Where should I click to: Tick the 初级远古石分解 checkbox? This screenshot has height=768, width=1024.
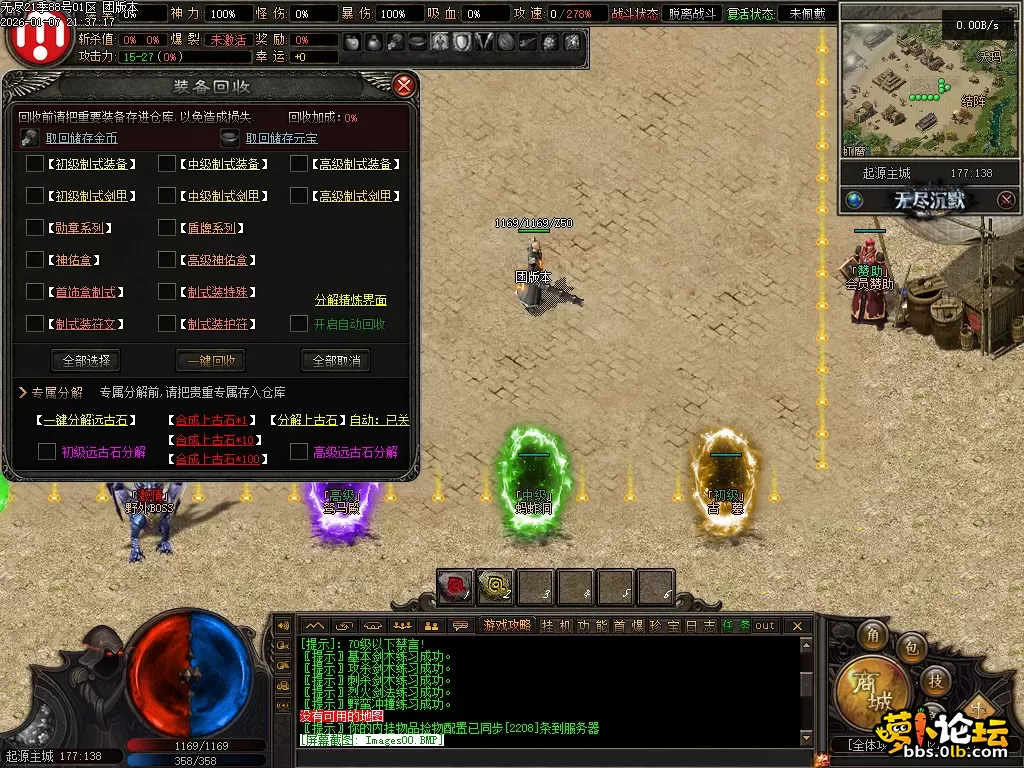(x=47, y=452)
